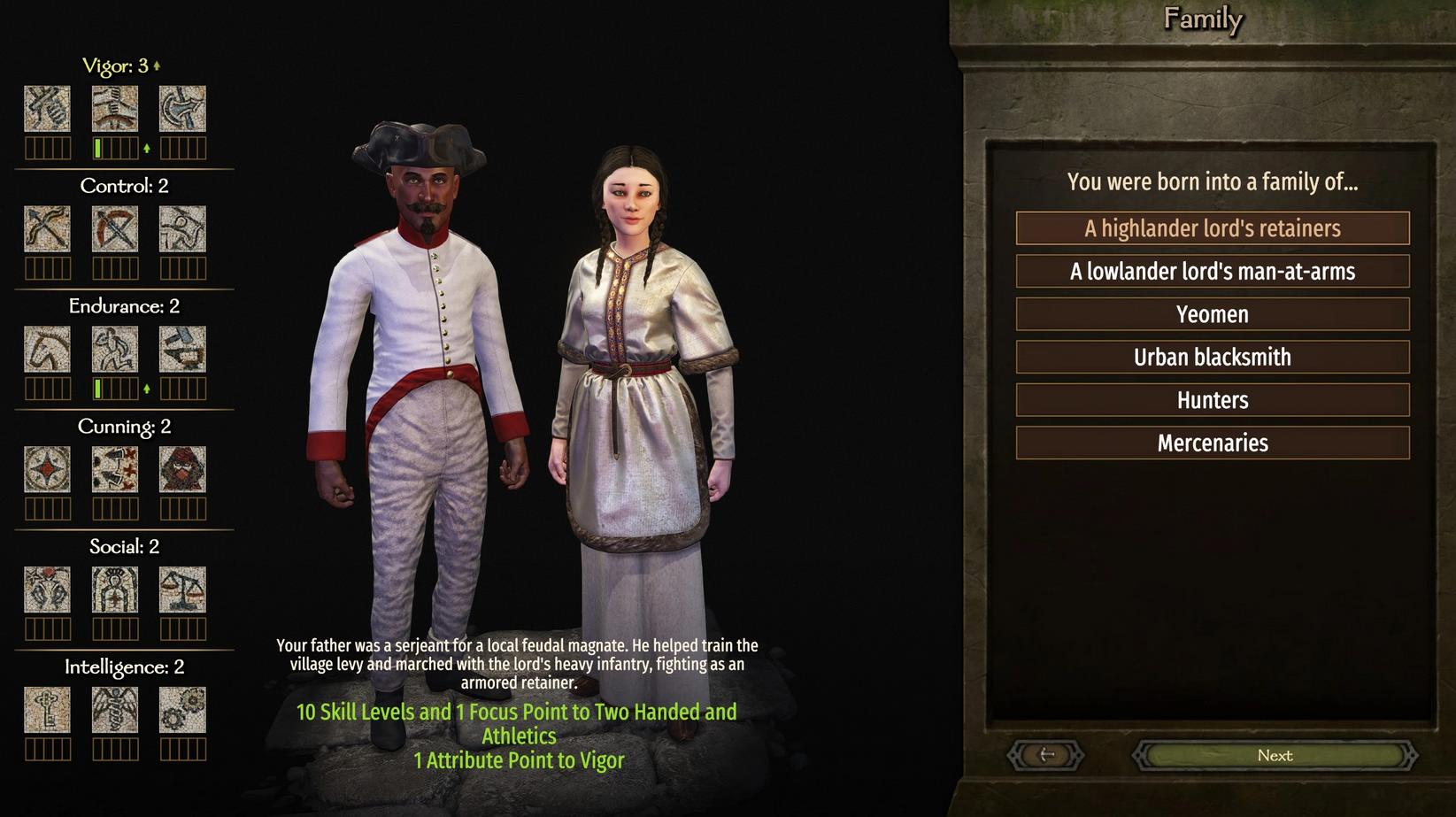The image size is (1456, 817).
Task: Pick the Mercenaries family background
Action: click(1212, 443)
